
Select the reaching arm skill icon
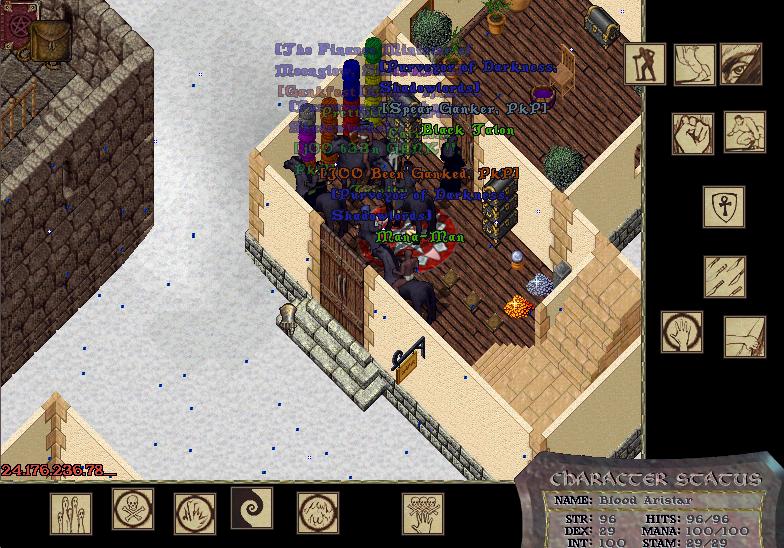coord(744,337)
